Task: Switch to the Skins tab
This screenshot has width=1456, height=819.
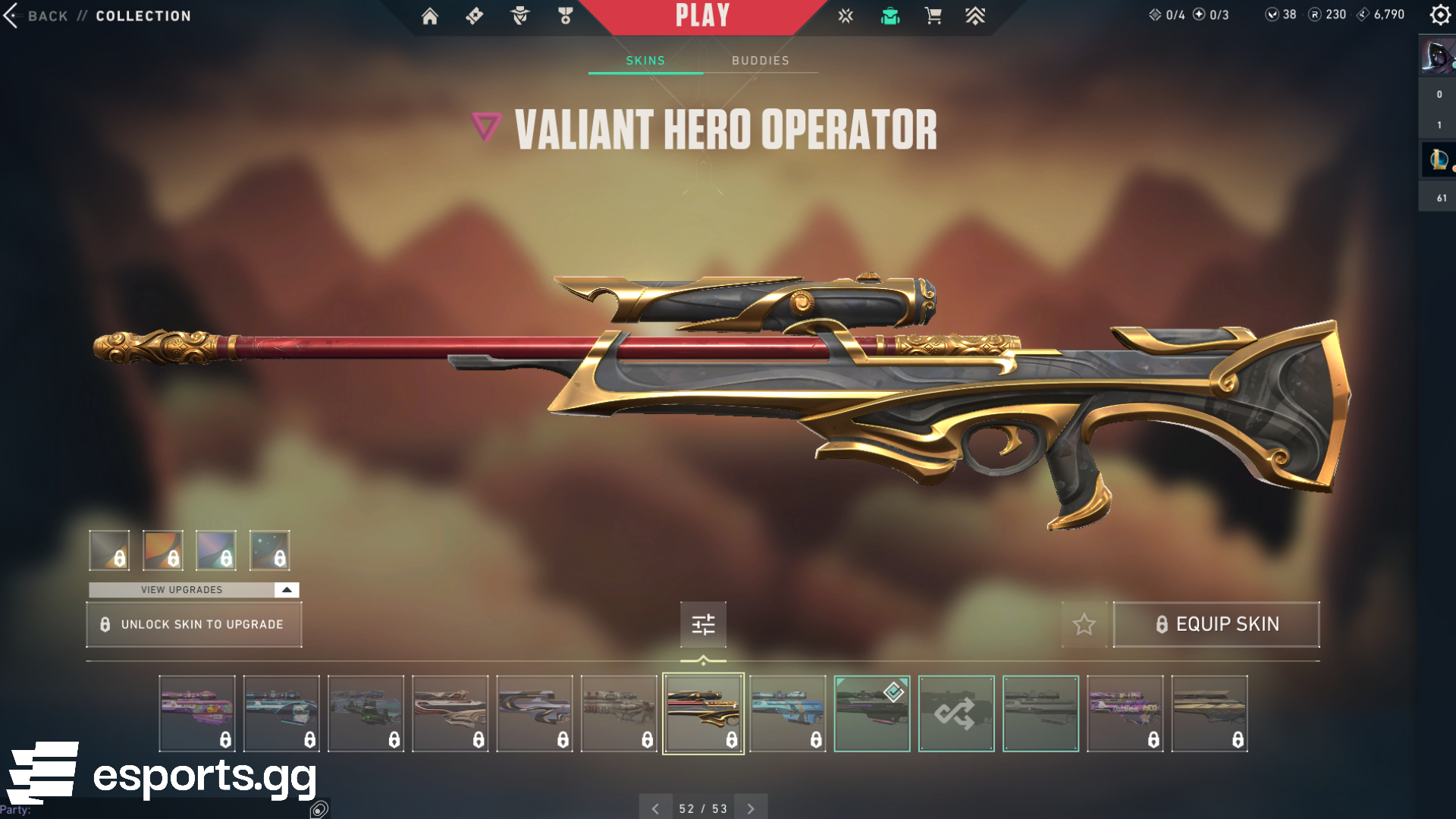Action: [x=645, y=61]
